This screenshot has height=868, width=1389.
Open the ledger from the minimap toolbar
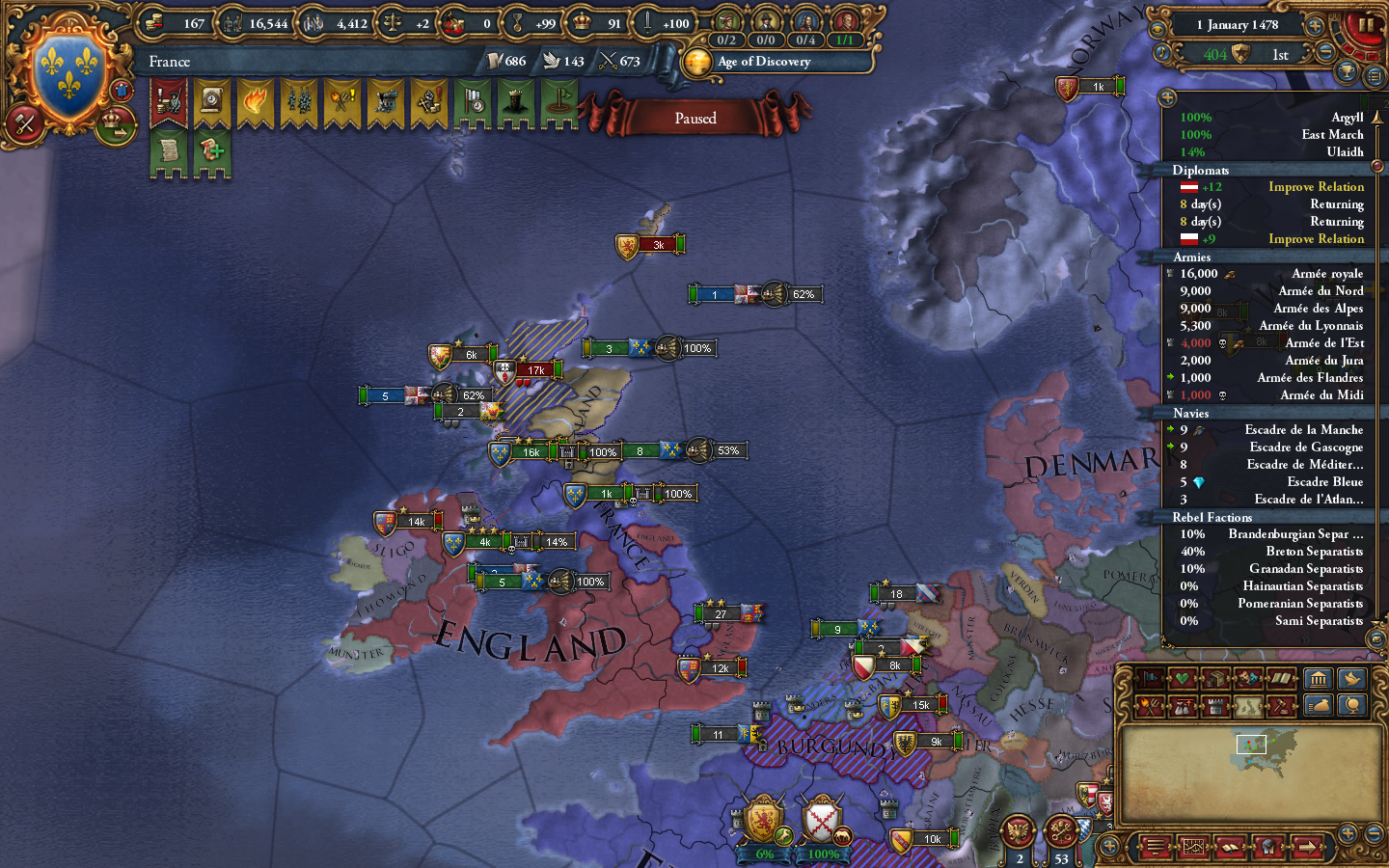click(x=1229, y=847)
